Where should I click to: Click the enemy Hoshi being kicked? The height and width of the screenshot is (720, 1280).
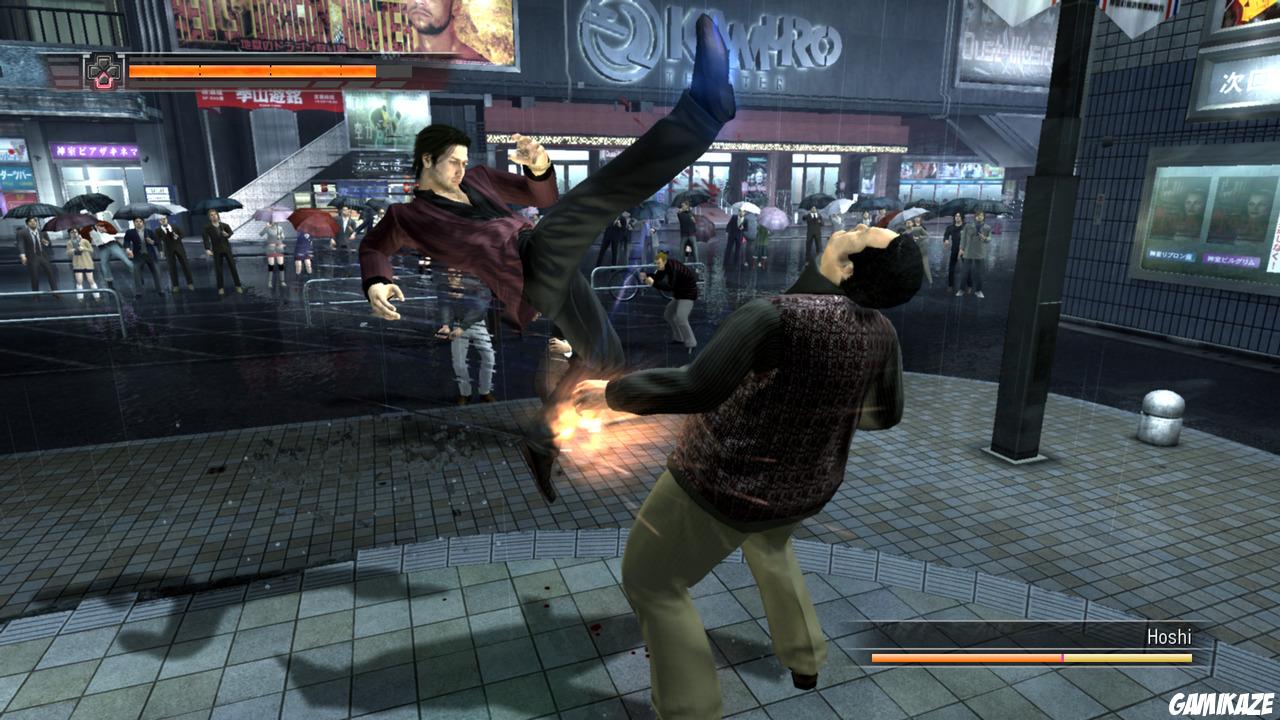[800, 400]
